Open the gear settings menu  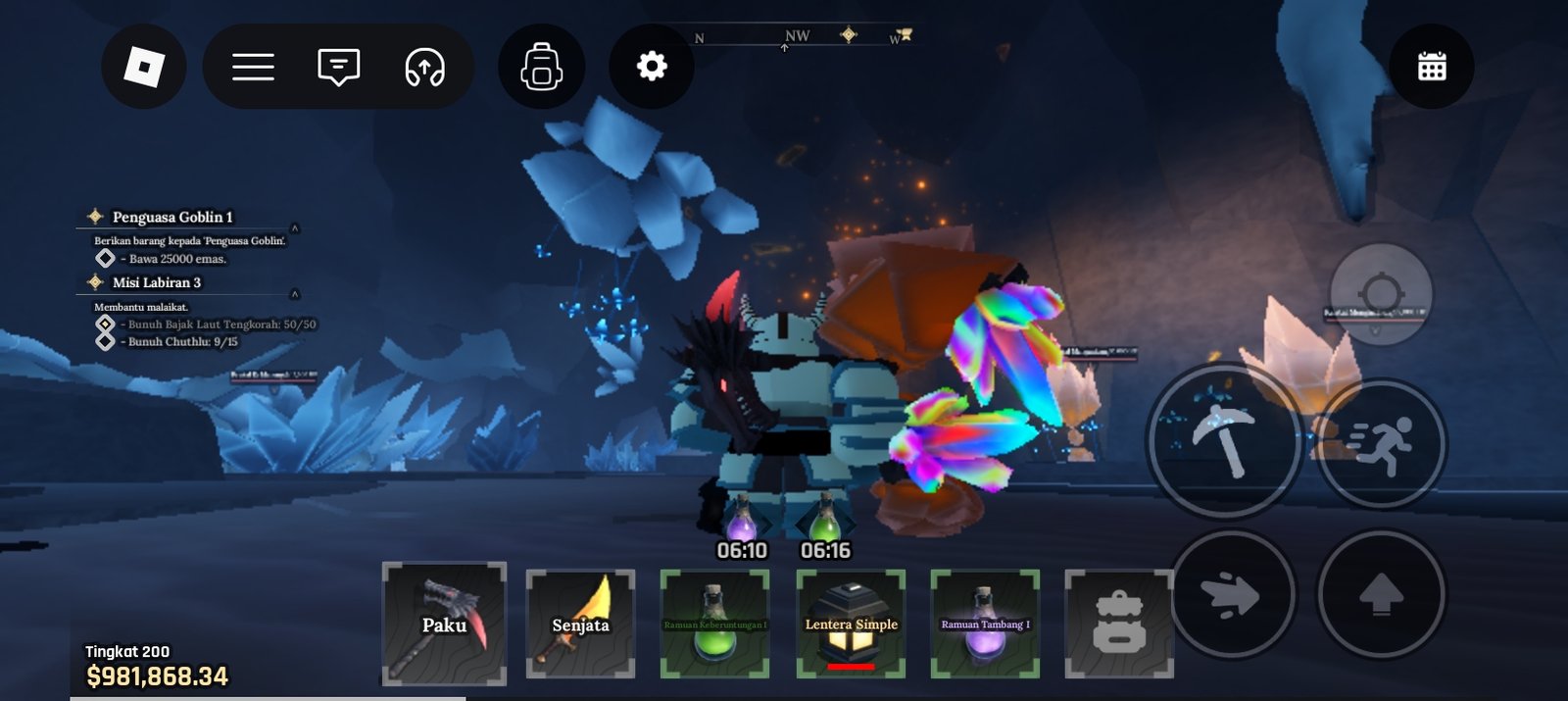[652, 67]
